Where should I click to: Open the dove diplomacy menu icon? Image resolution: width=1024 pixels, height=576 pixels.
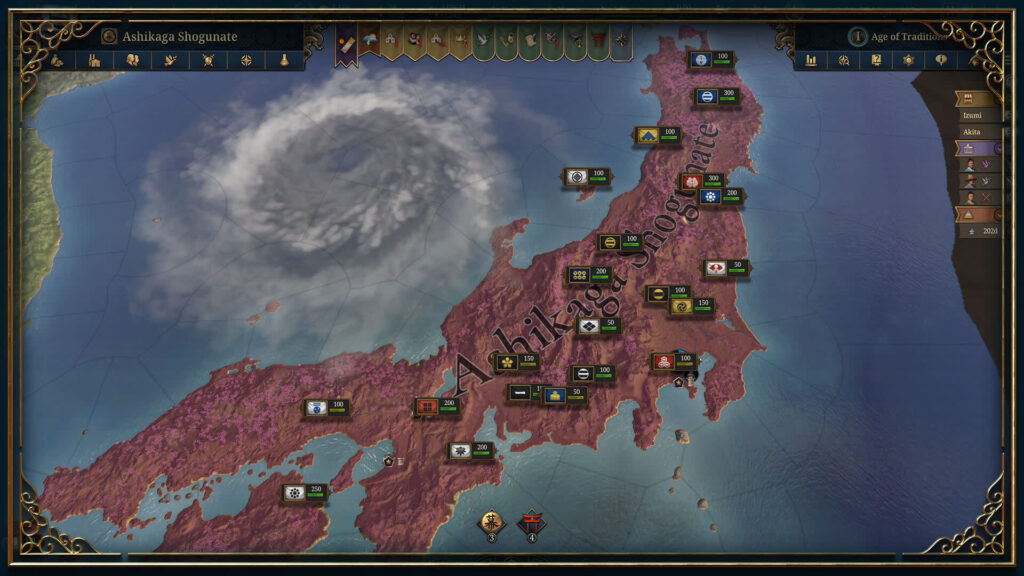pos(171,60)
